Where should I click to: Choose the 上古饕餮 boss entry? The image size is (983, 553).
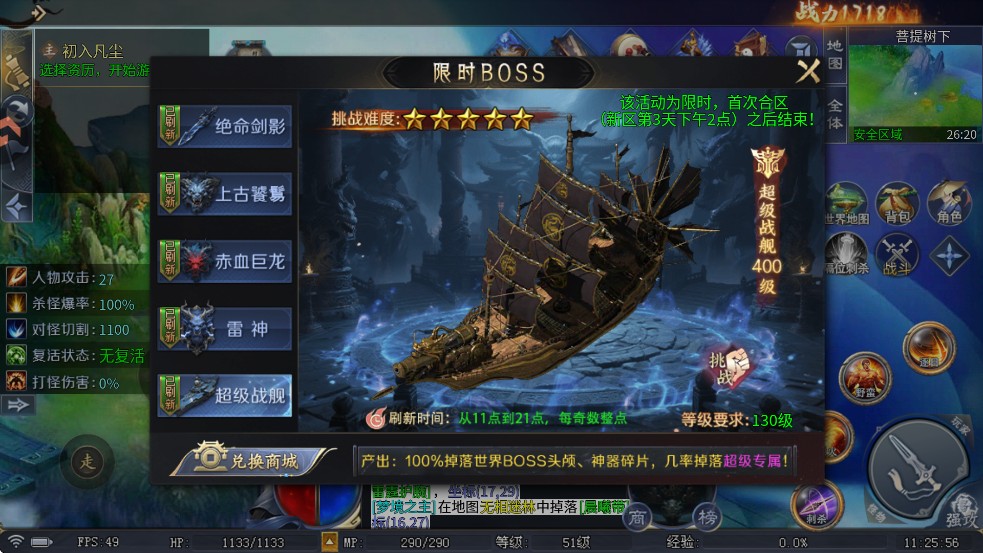click(x=225, y=193)
